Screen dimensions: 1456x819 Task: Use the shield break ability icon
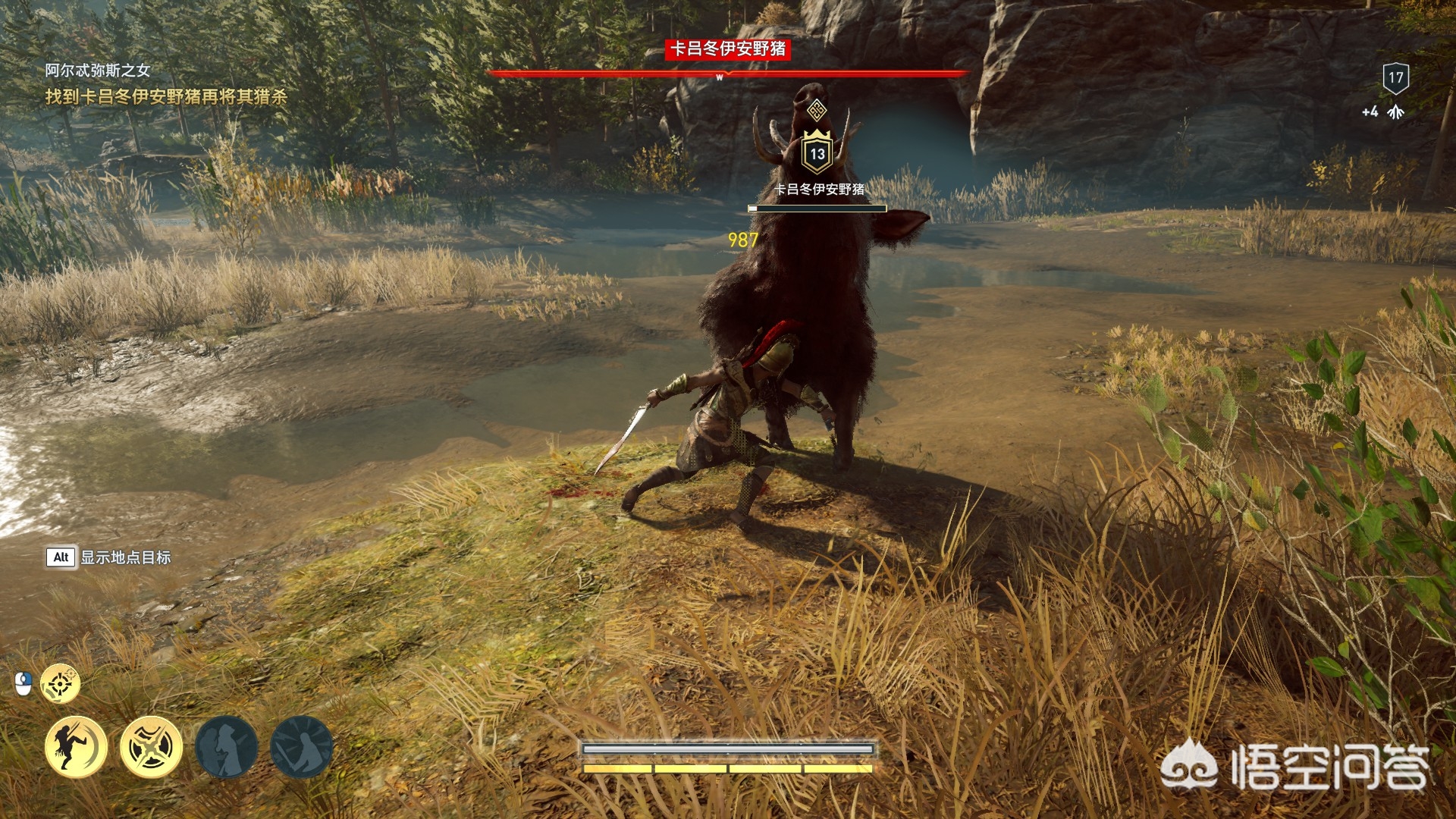coord(151,747)
